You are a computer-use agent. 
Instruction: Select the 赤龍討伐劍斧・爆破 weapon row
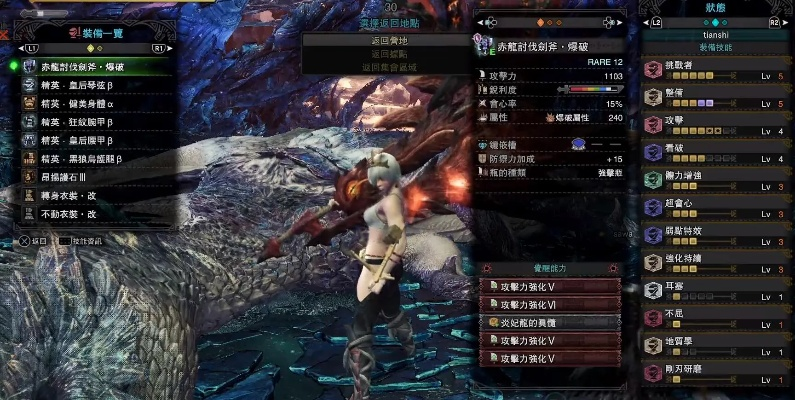pos(95,66)
